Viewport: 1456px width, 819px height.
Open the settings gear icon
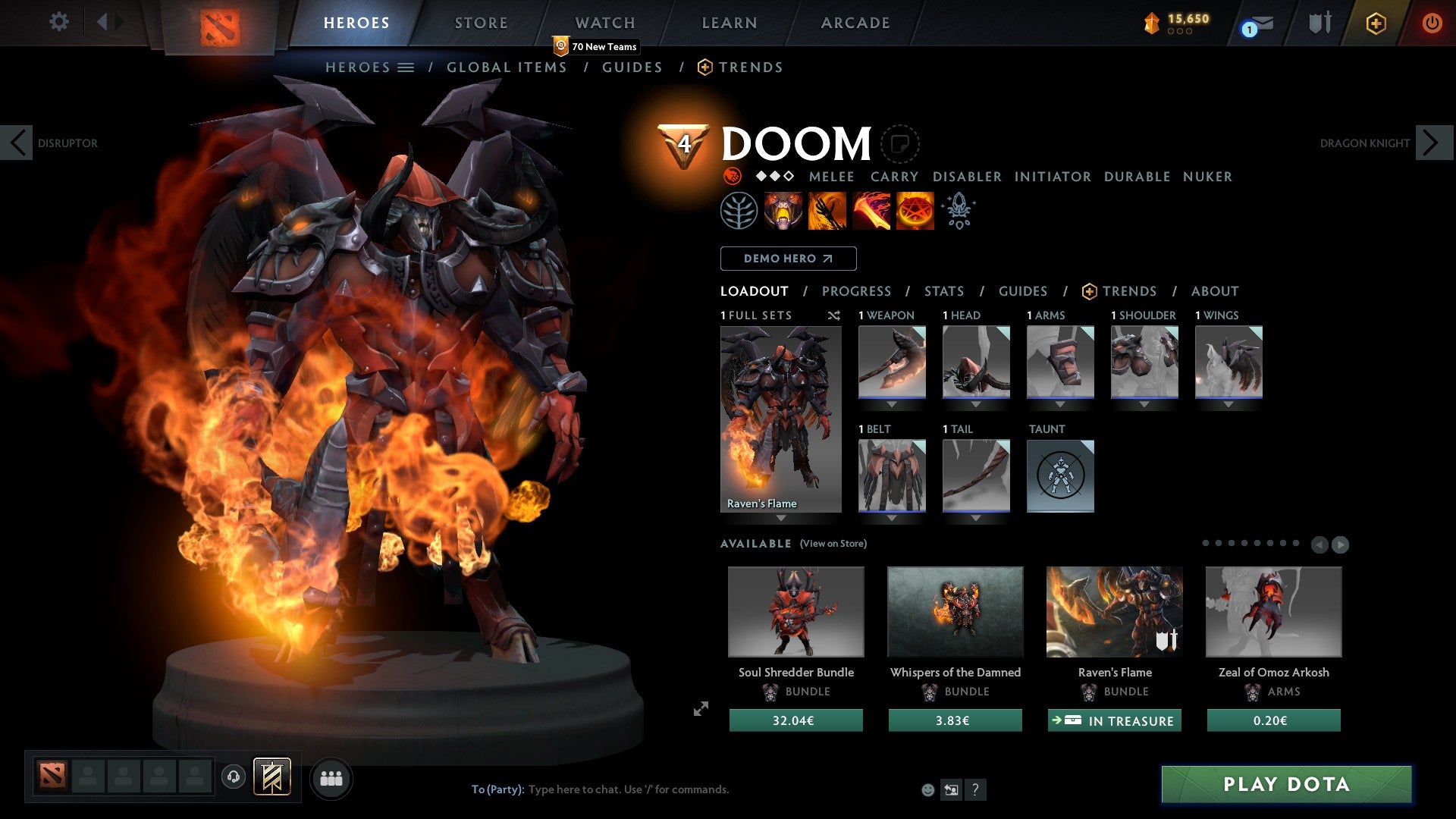click(x=59, y=22)
